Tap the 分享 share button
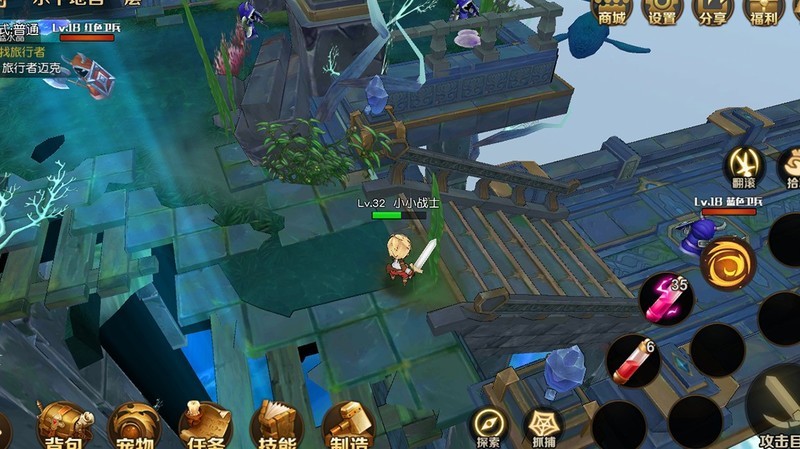 [713, 10]
